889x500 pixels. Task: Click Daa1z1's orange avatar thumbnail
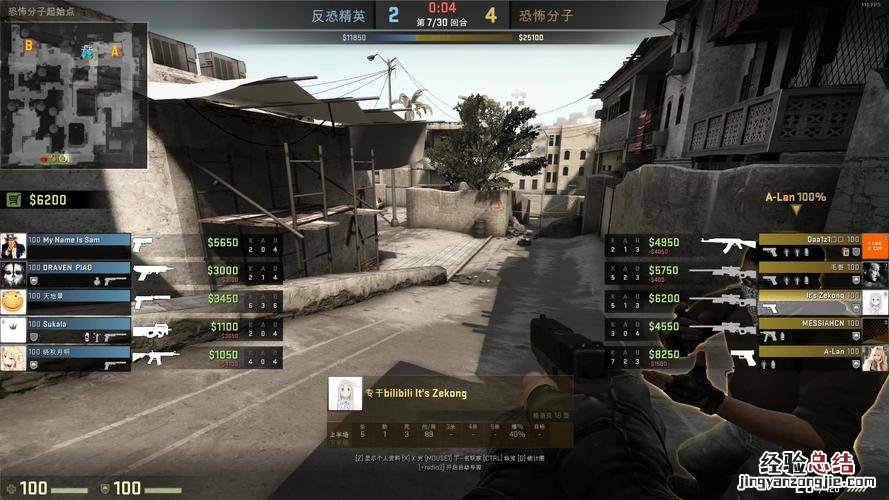(875, 246)
